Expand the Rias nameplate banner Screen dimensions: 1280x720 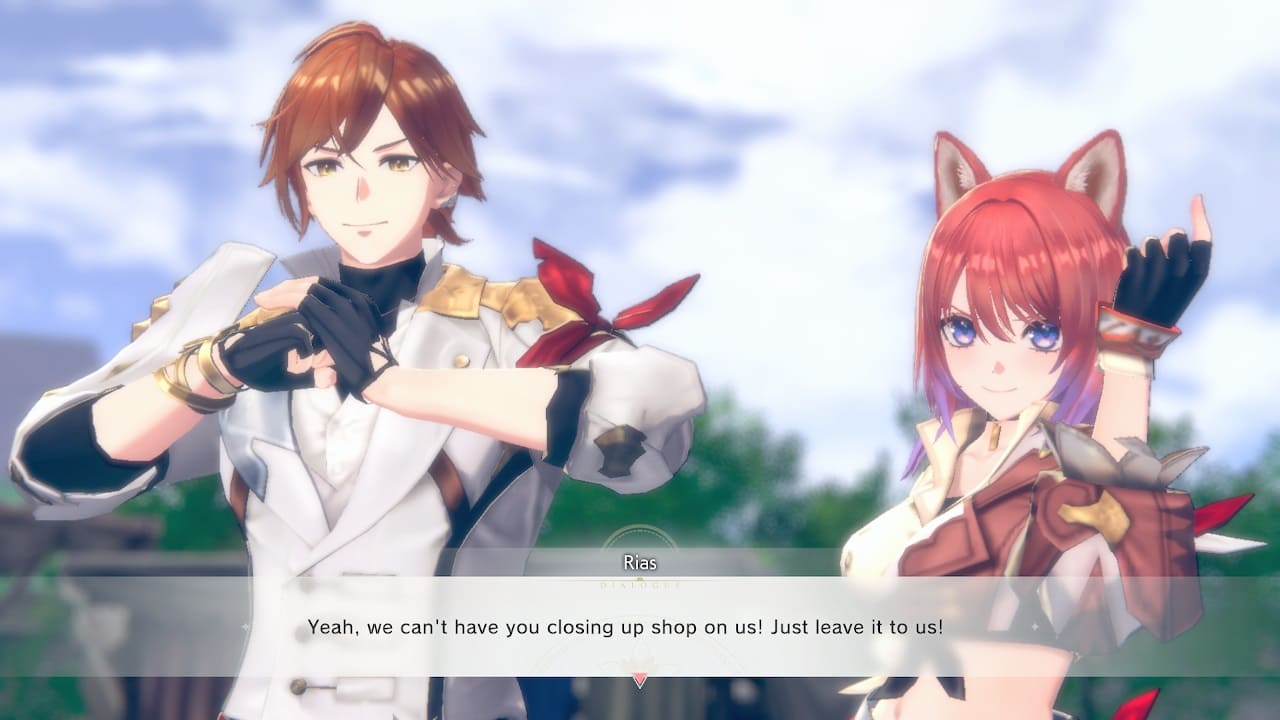click(x=640, y=562)
